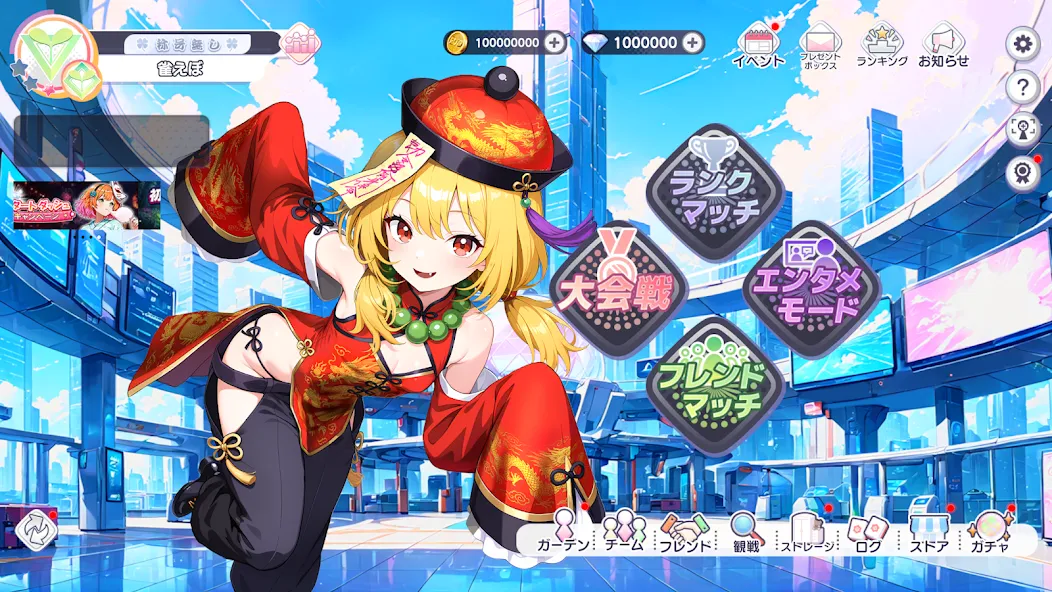
Task: View the Ranking (ランキング) podium icon
Action: pos(882,46)
